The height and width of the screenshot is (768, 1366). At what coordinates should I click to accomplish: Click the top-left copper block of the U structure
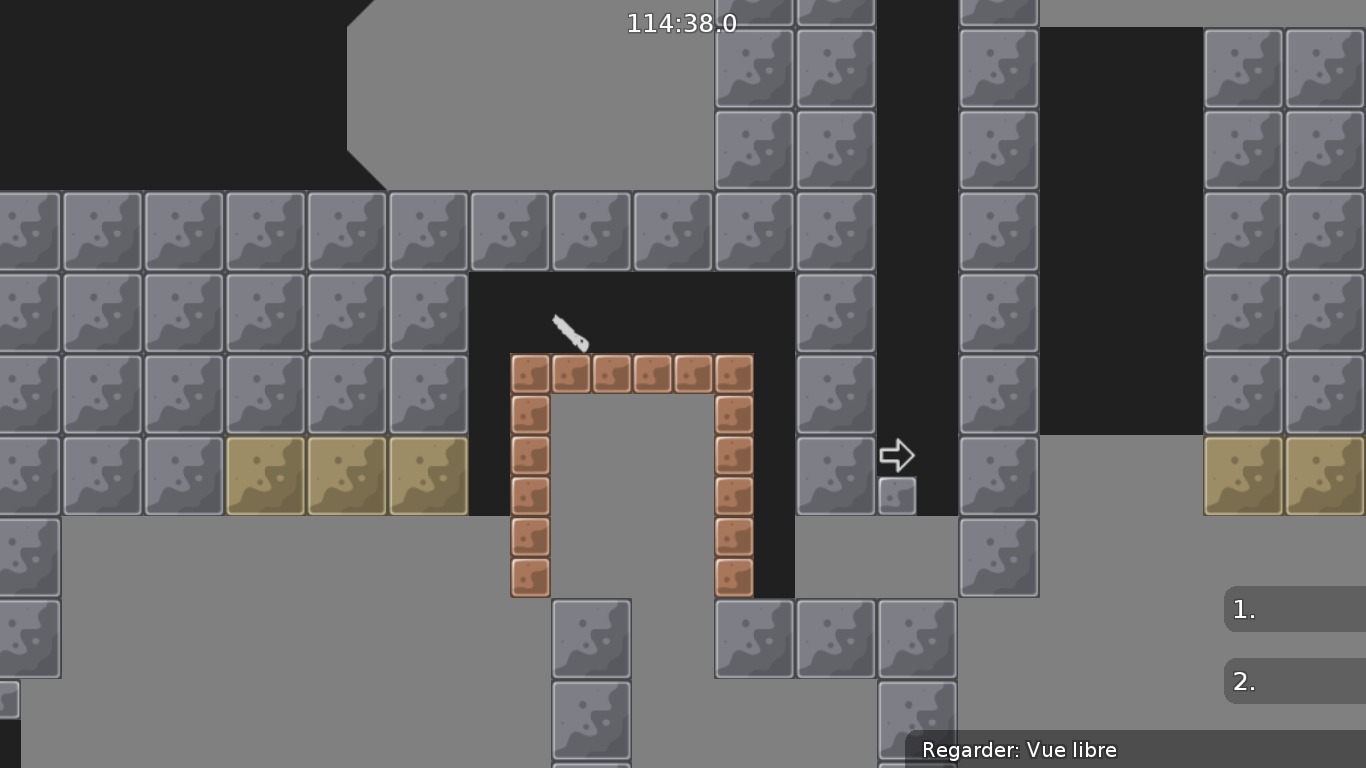(528, 373)
